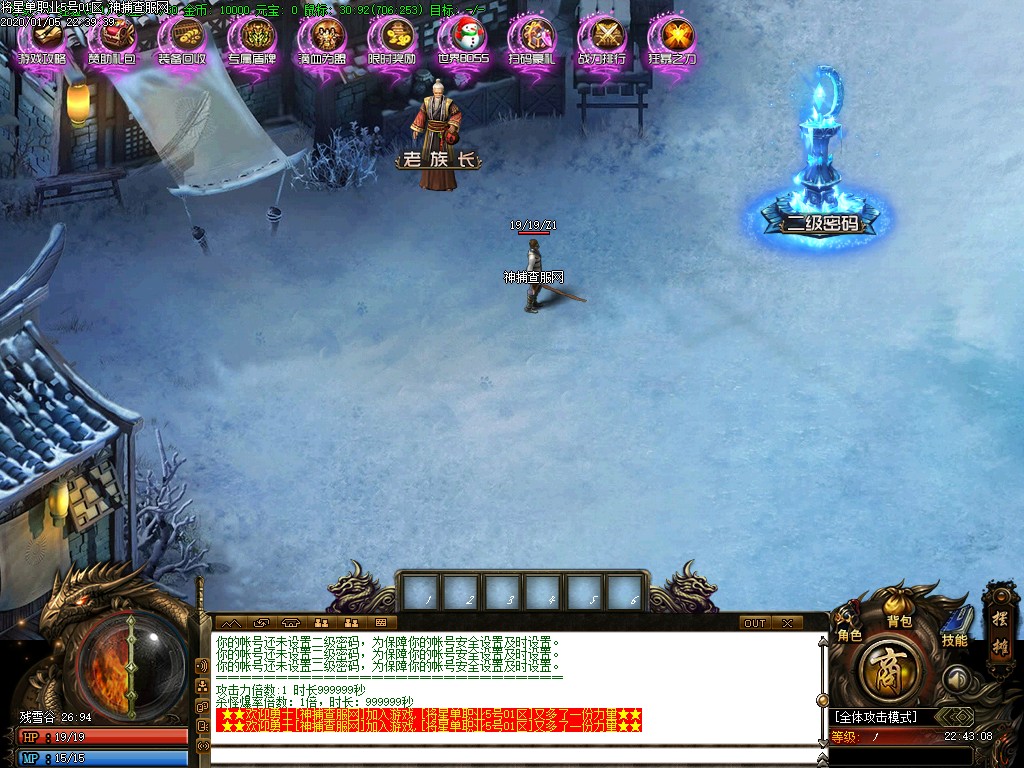Open the 滴血为盟 blood oath icon

pyautogui.click(x=322, y=40)
